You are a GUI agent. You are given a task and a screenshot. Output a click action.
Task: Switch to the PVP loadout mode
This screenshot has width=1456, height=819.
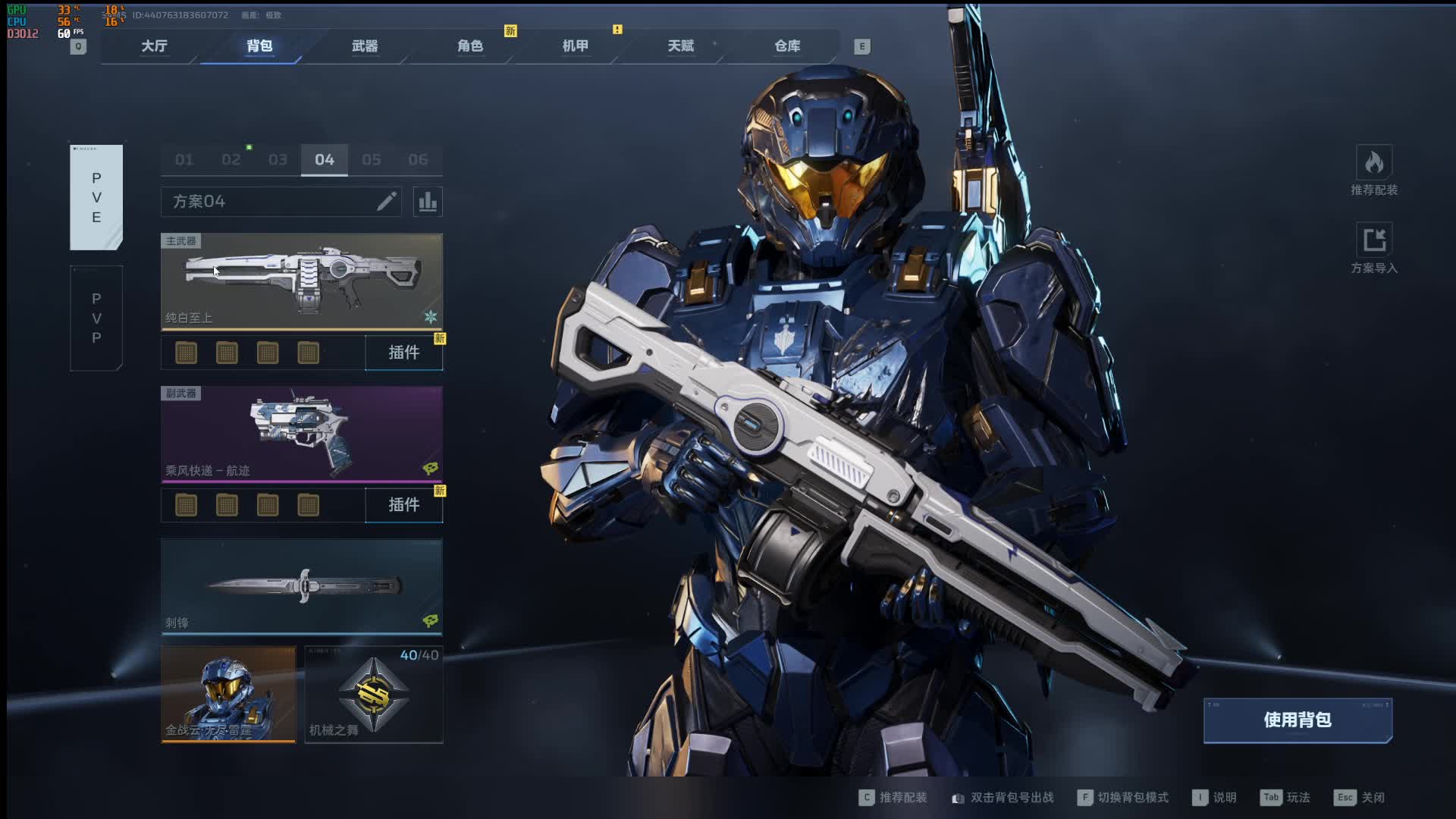coord(96,318)
